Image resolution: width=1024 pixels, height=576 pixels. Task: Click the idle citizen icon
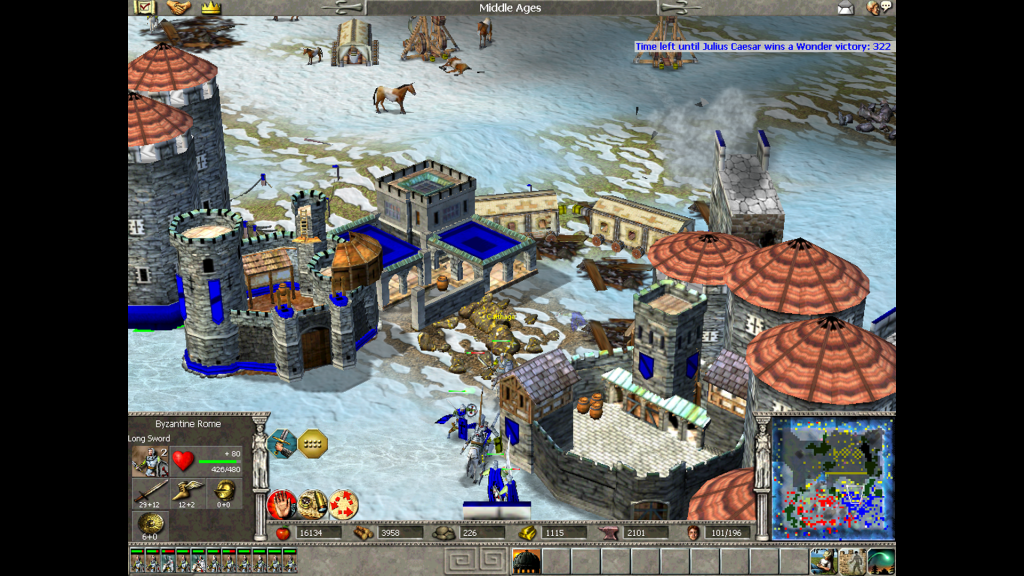pos(823,561)
